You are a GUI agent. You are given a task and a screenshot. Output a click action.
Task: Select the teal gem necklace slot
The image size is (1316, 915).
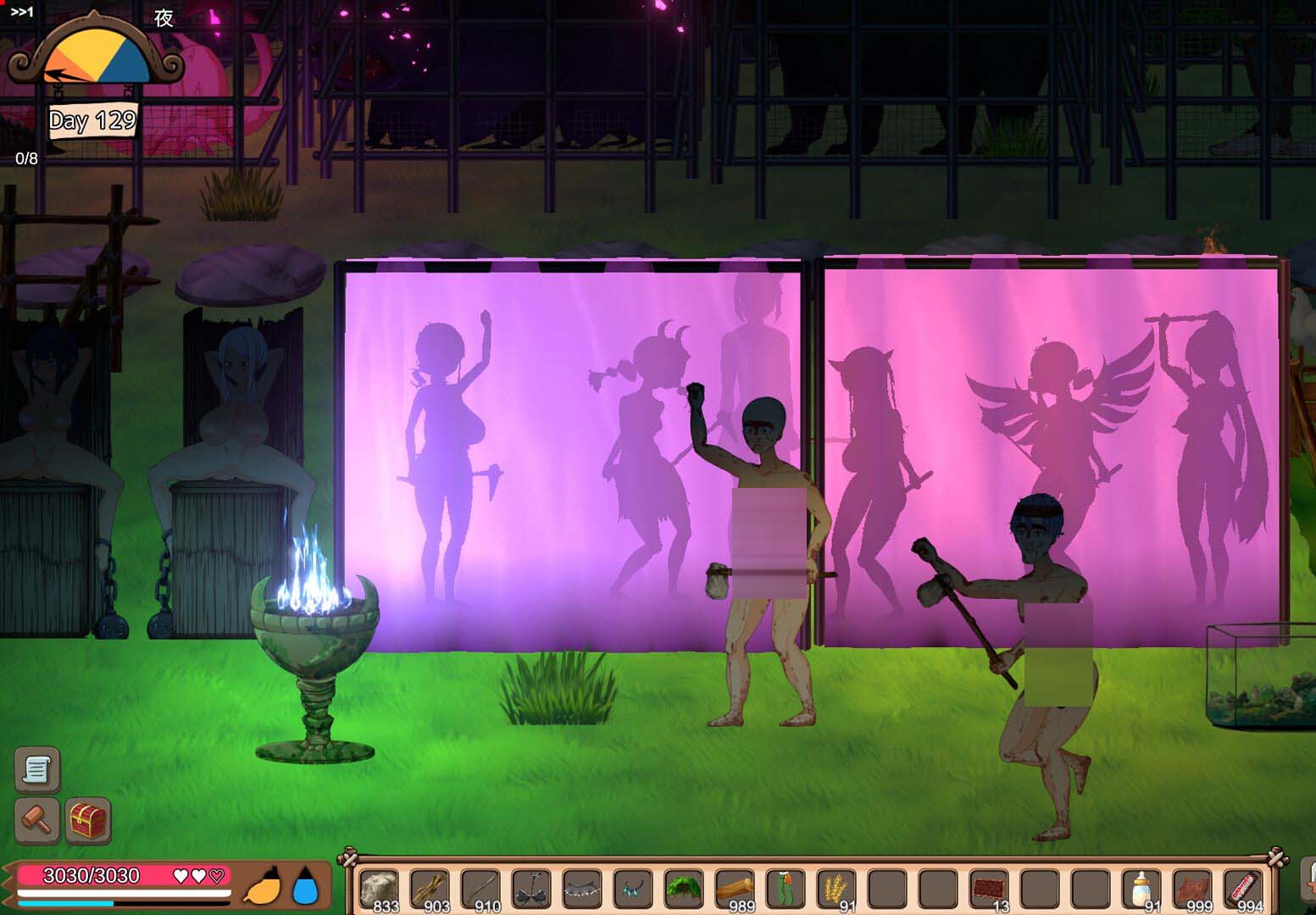[x=633, y=890]
